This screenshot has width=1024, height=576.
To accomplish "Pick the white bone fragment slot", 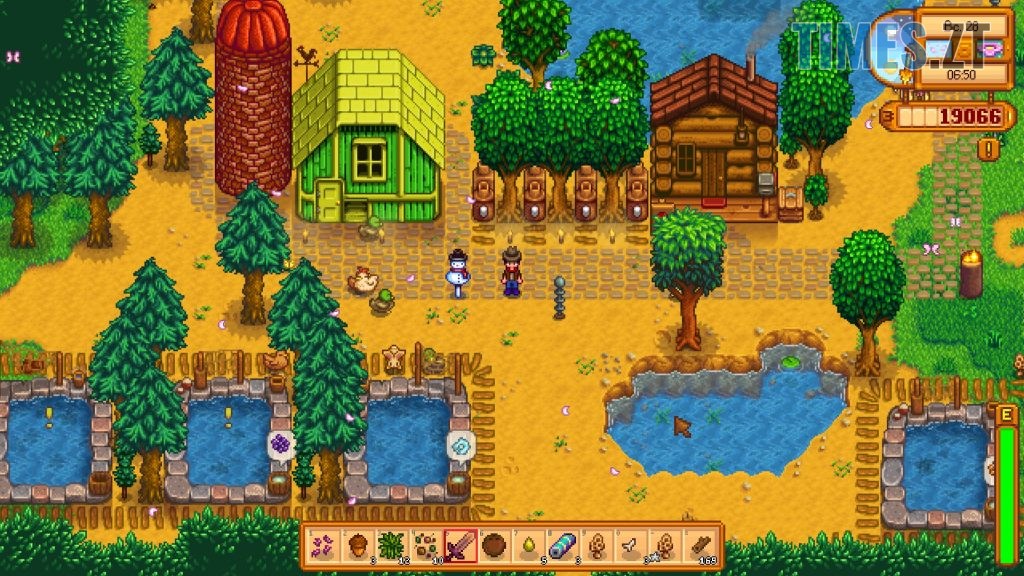I will (630, 545).
